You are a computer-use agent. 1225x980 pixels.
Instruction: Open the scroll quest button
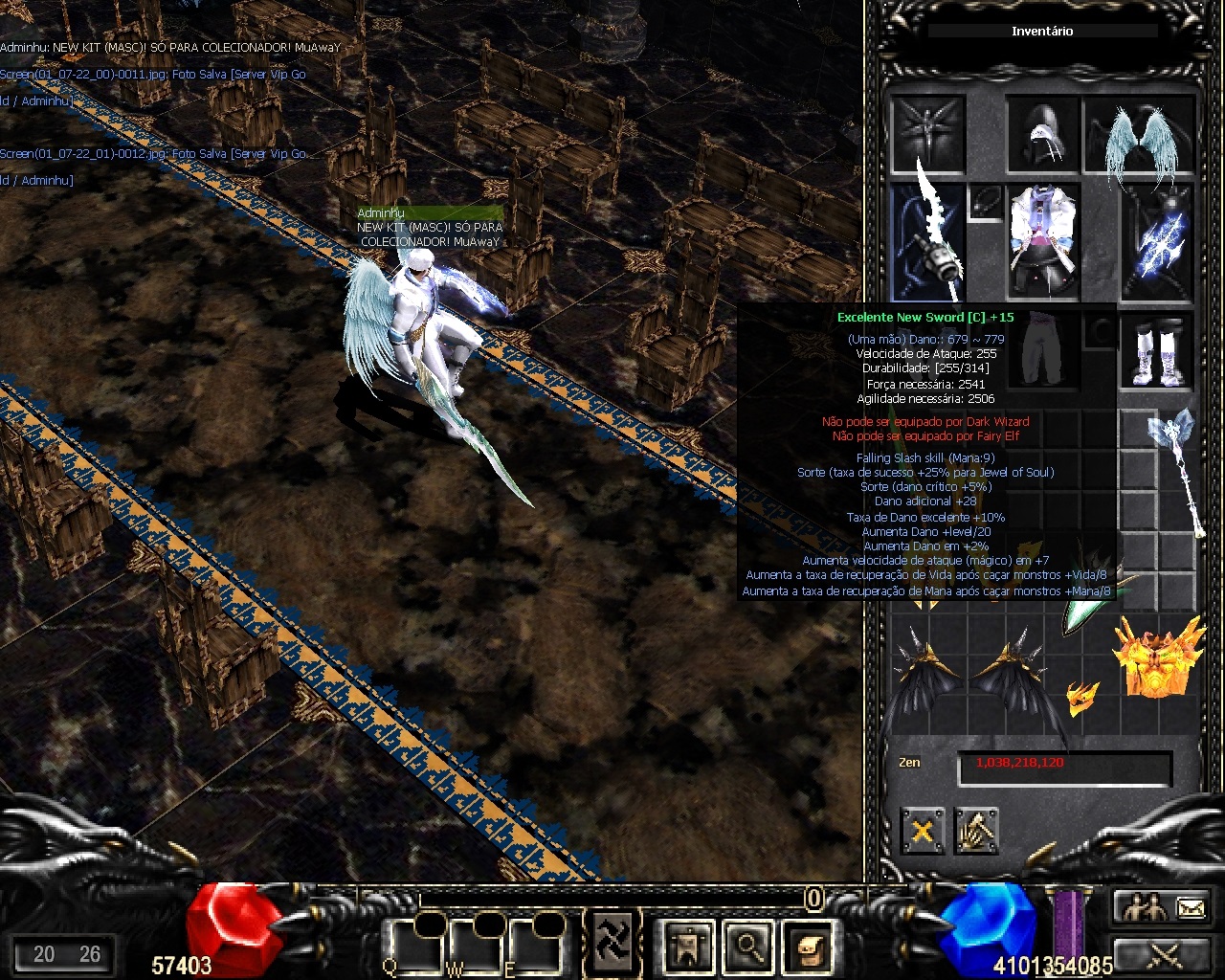[808, 946]
